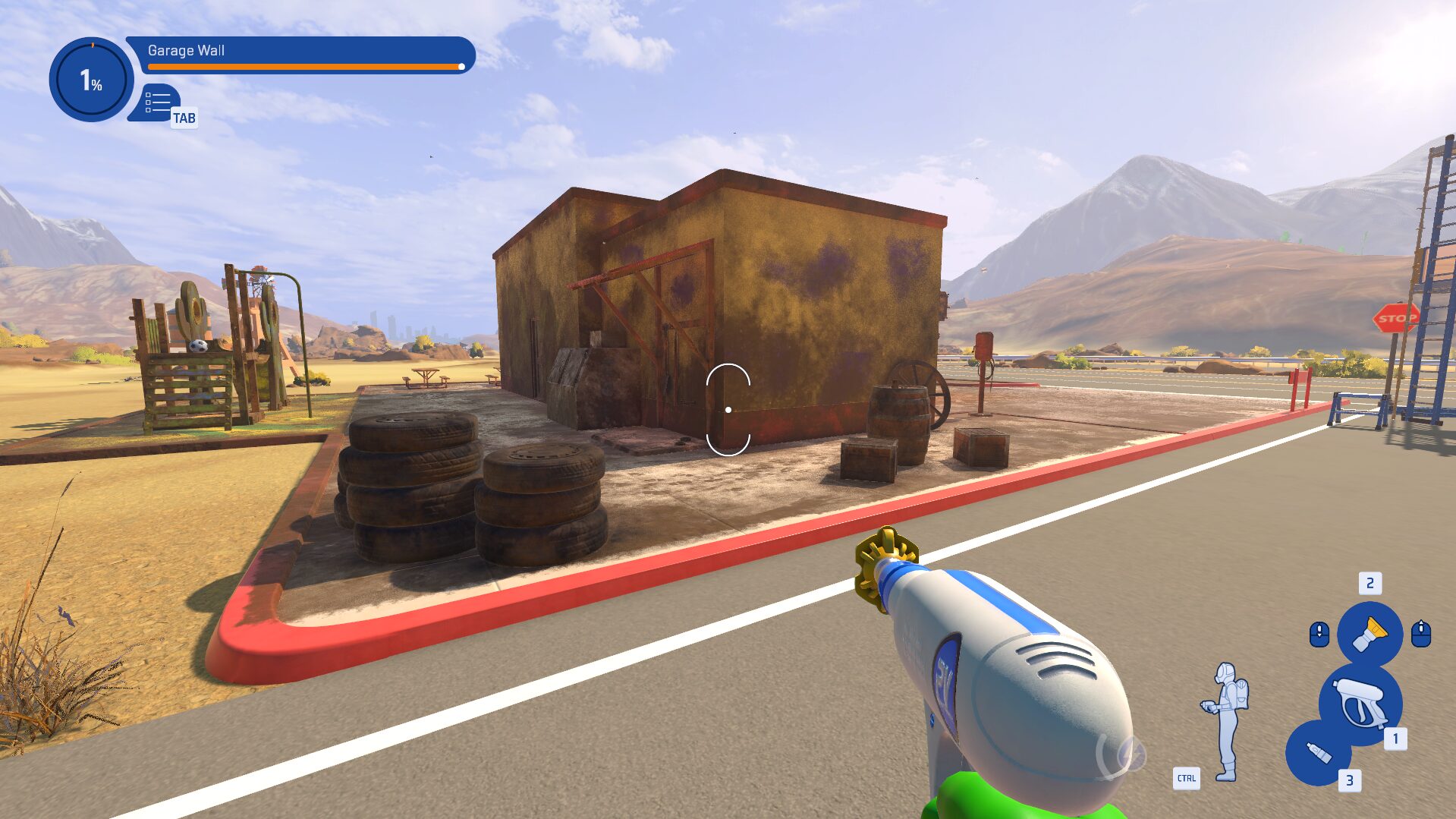Image resolution: width=1456 pixels, height=819 pixels.
Task: Click the 1% completion circle
Action: (91, 80)
